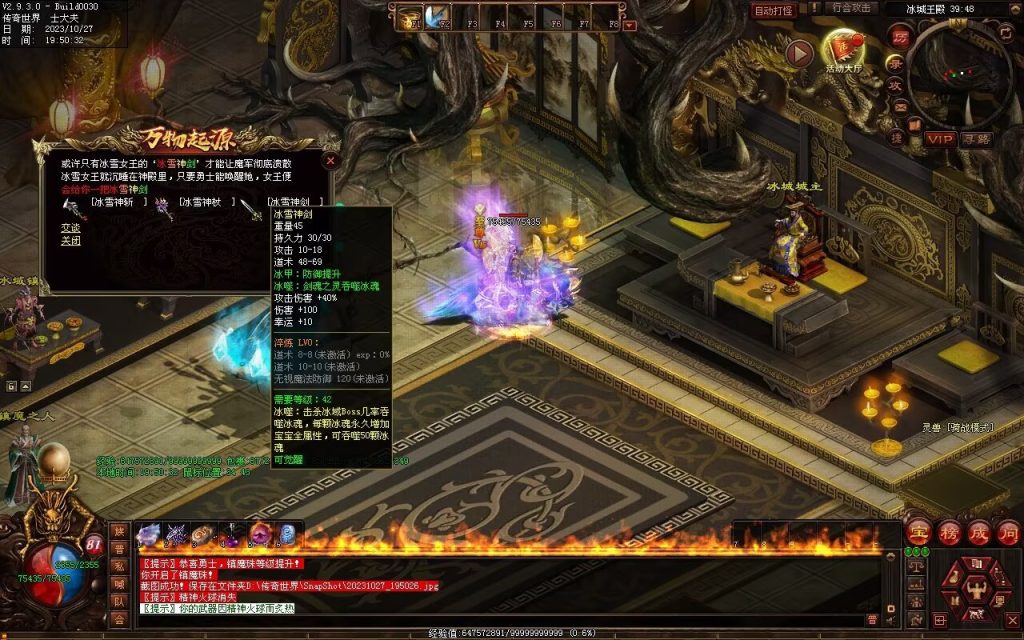The image size is (1024, 640).
Task: Toggle the 自动打怪 auto-fight button
Action: pos(773,10)
